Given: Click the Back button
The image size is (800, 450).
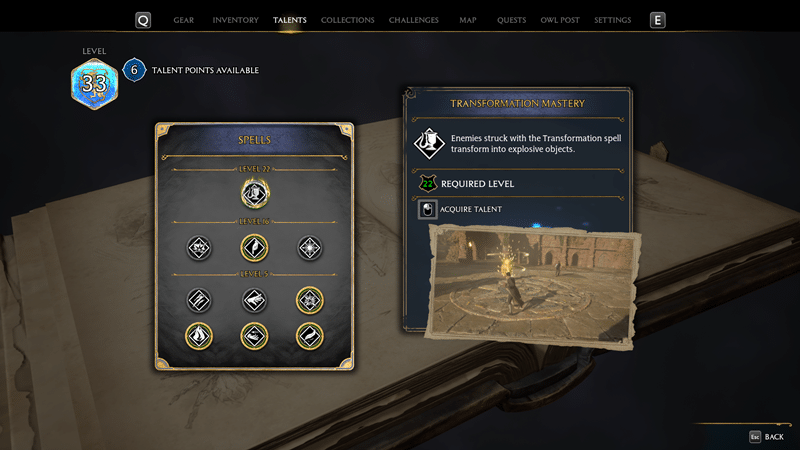Looking at the screenshot, I should [766, 437].
